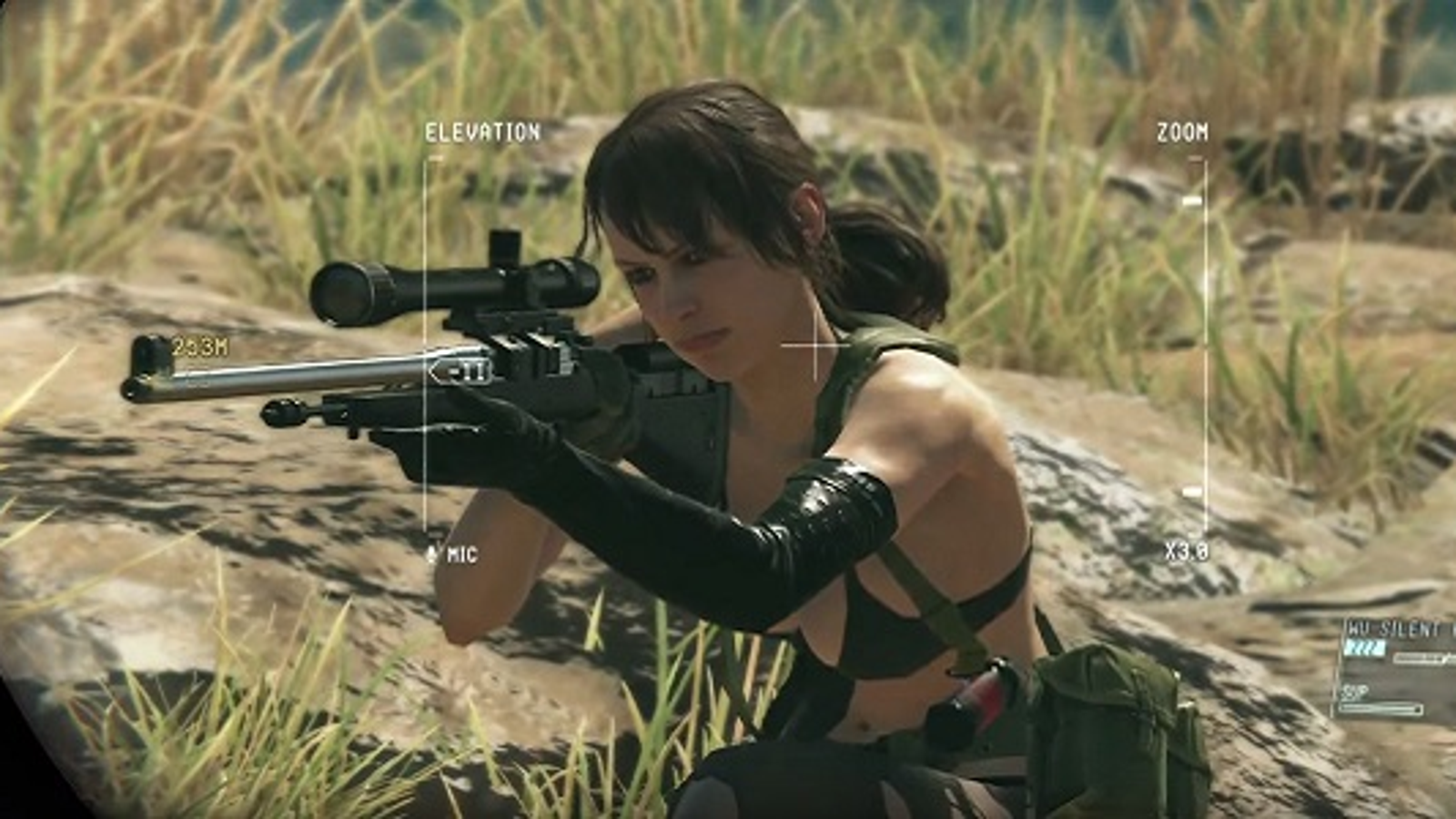
Task: Toggle the SUP suppressor attachment
Action: pyautogui.click(x=1355, y=689)
